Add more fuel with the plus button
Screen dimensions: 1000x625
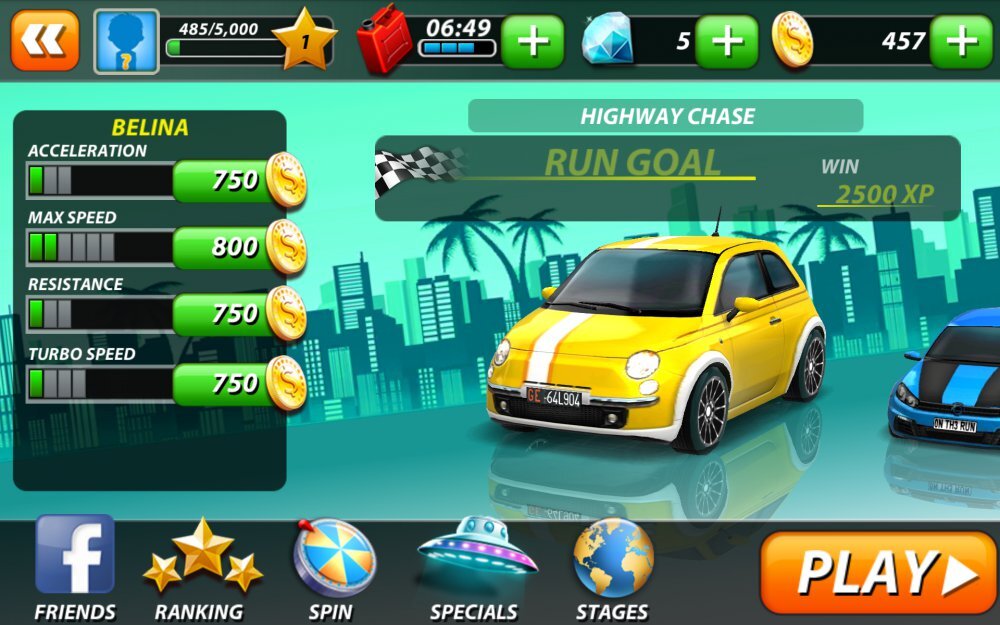[x=532, y=42]
